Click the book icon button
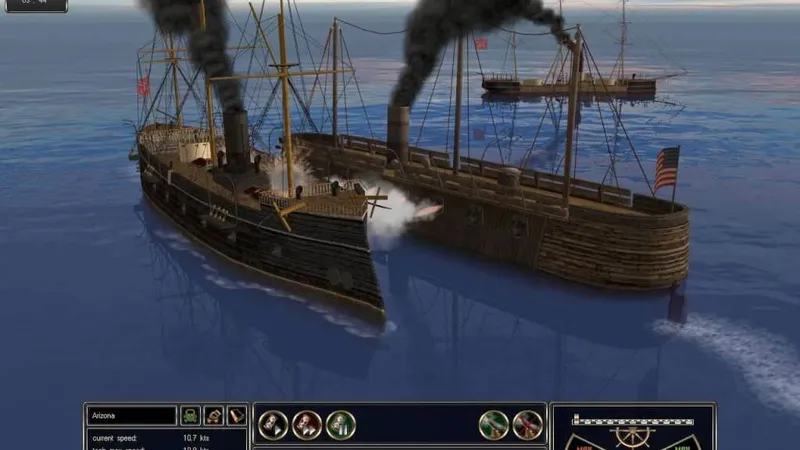The width and height of the screenshot is (800, 450). point(236,415)
